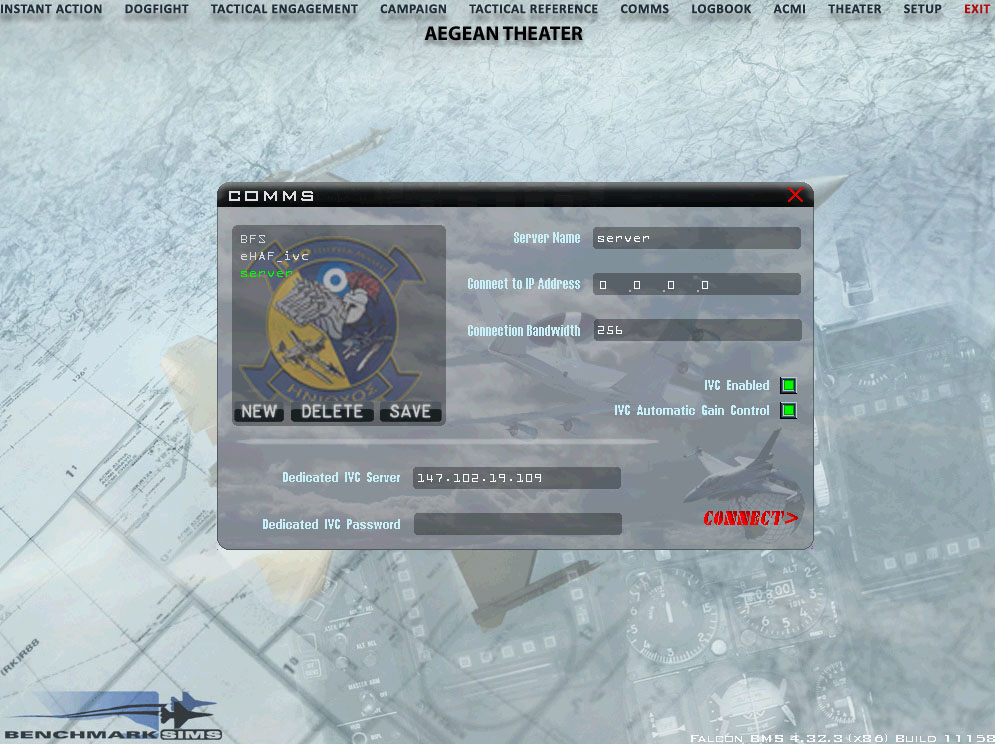Close the Comms dialog with the red X
The image size is (995, 744).
pyautogui.click(x=795, y=195)
